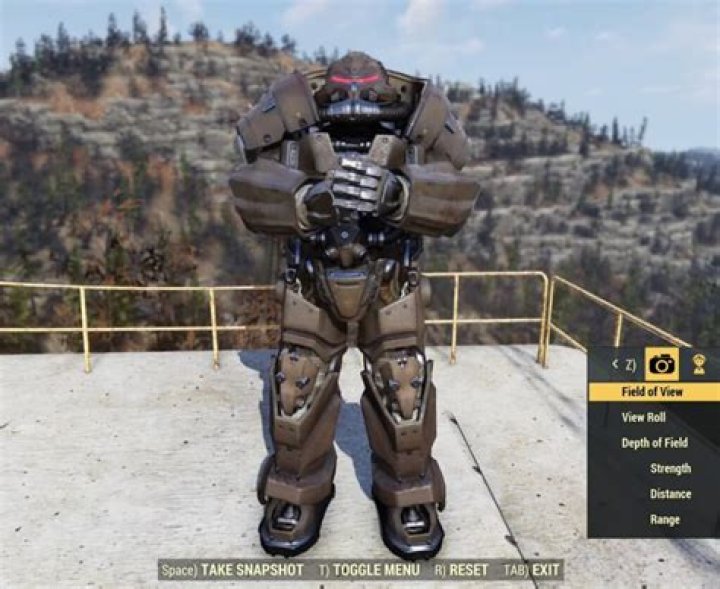Choose the Range option
This screenshot has width=720, height=589.
click(x=664, y=519)
